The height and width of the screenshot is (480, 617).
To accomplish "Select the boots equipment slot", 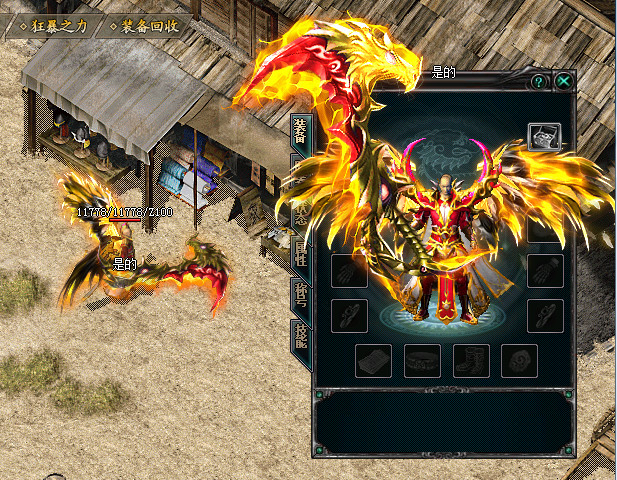I will pos(471,361).
